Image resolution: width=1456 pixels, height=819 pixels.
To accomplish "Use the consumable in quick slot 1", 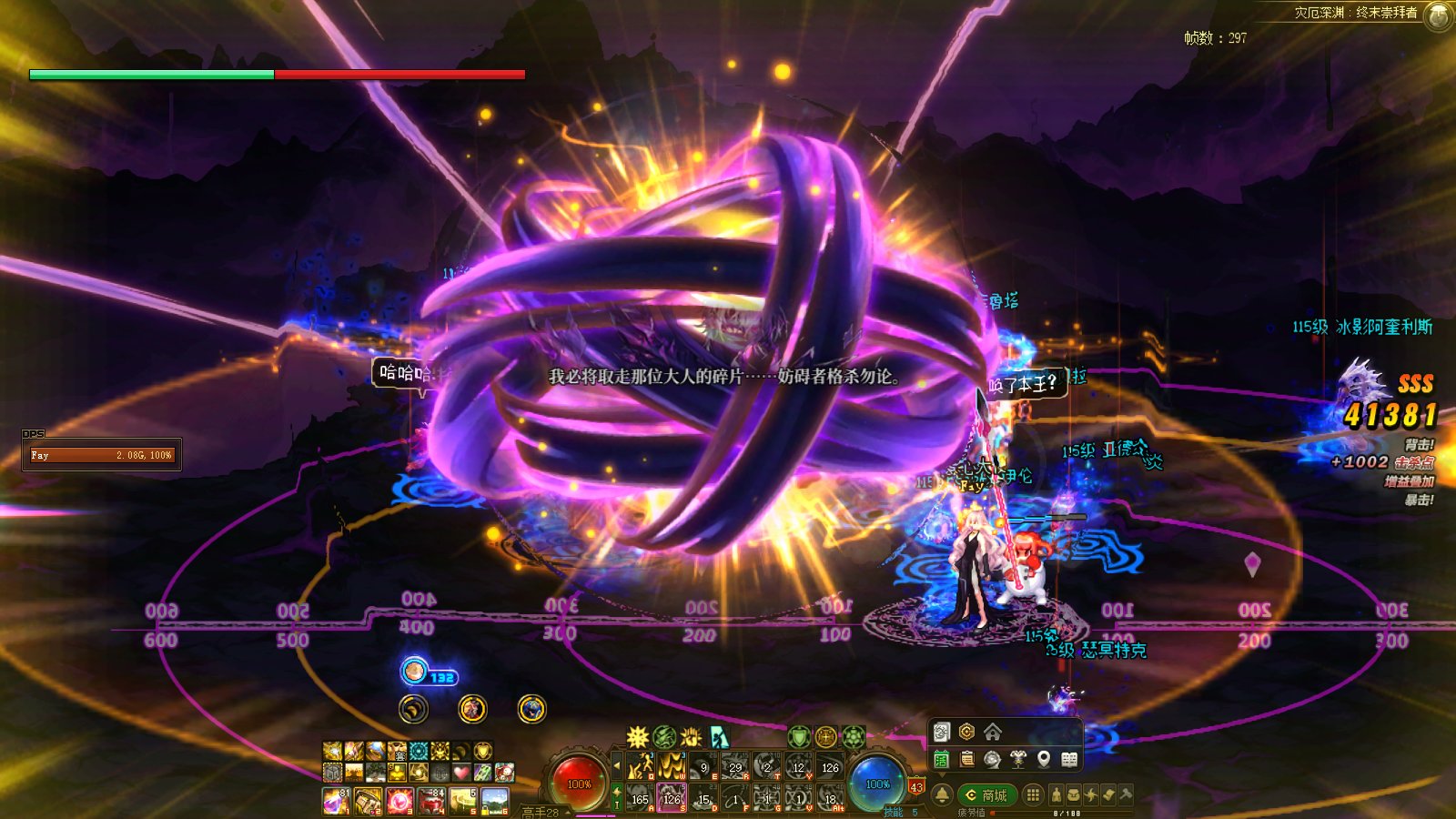I will click(336, 801).
